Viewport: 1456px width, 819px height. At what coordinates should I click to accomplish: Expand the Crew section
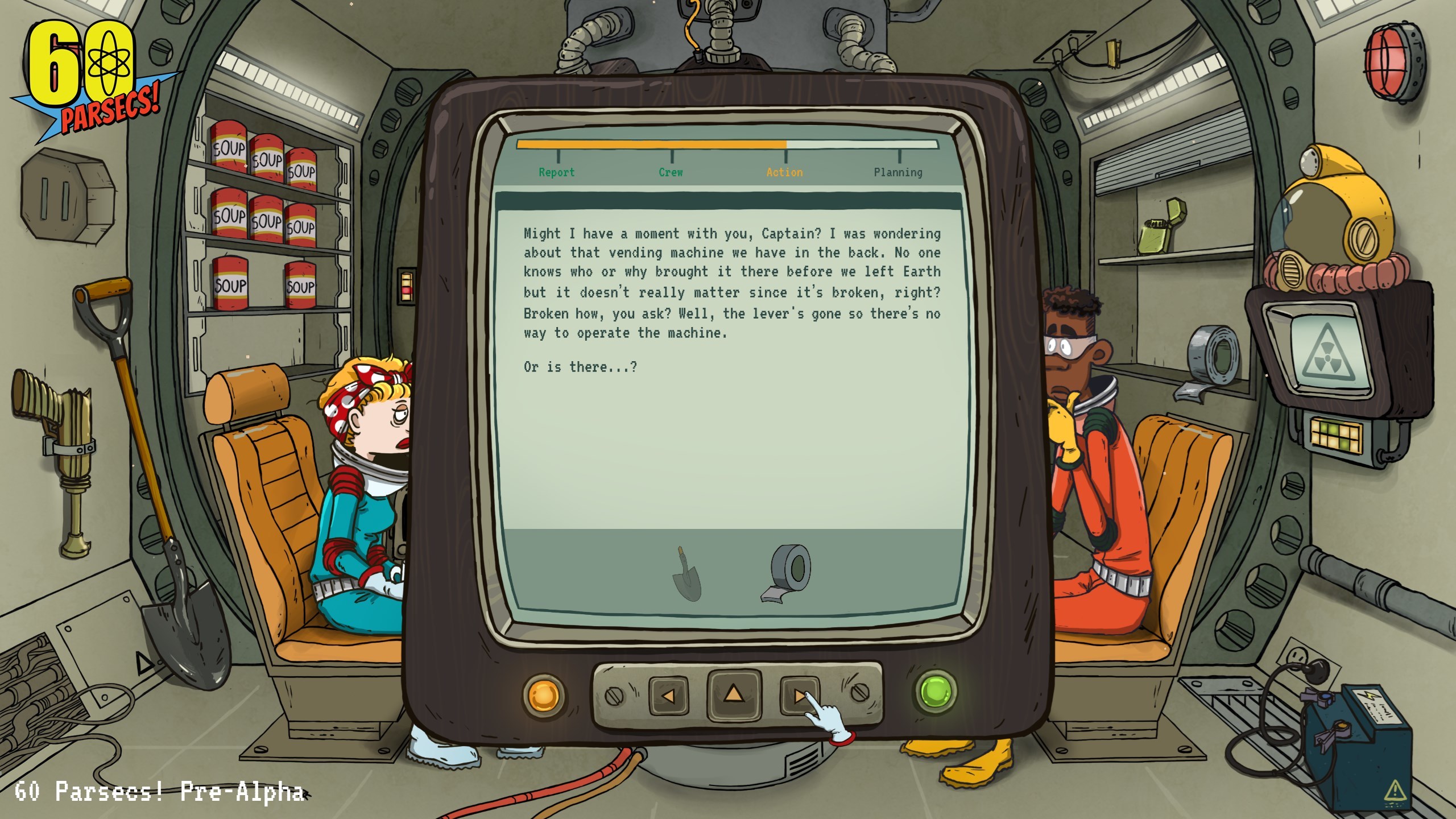[670, 172]
